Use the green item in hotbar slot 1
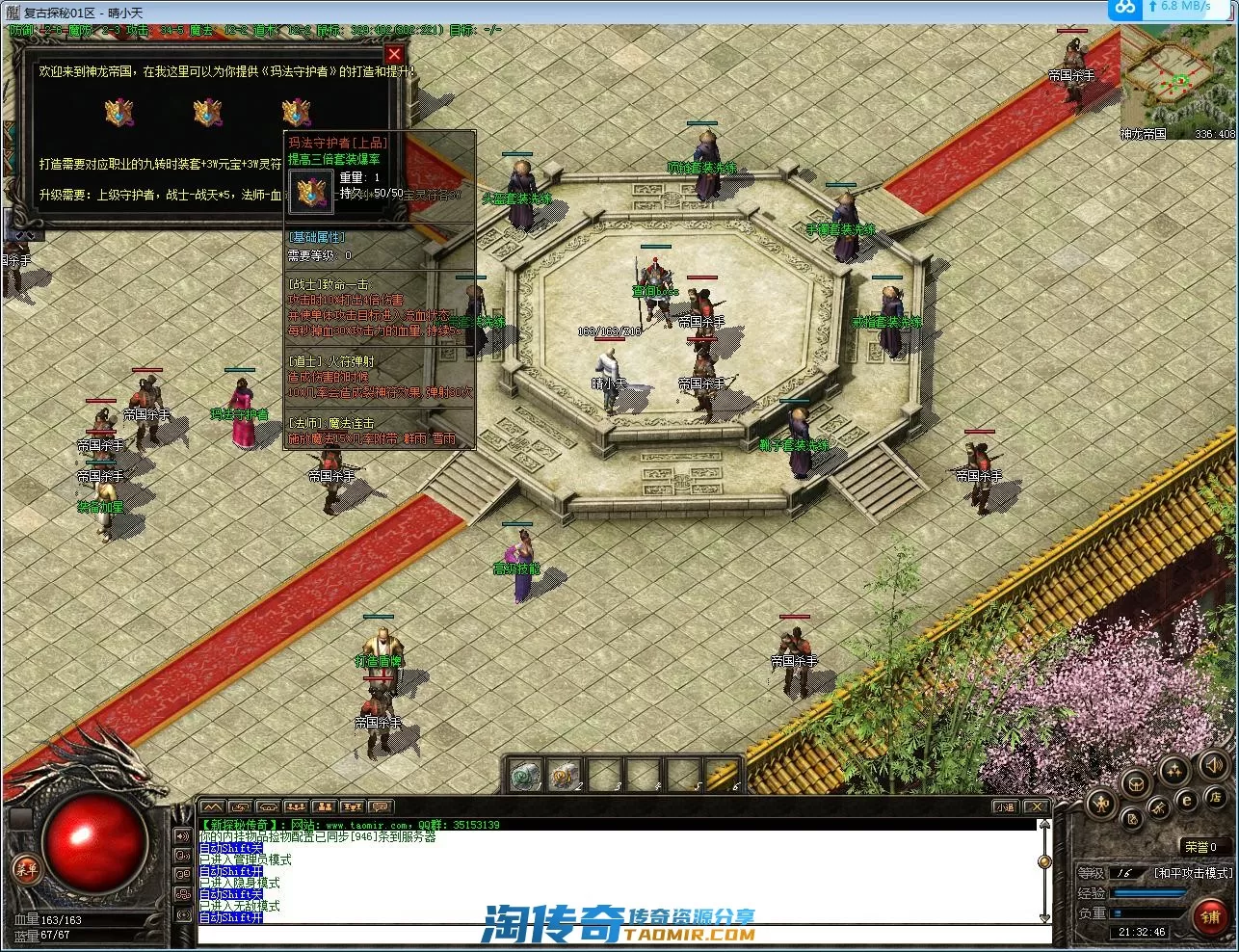This screenshot has width=1239, height=952. (x=526, y=775)
